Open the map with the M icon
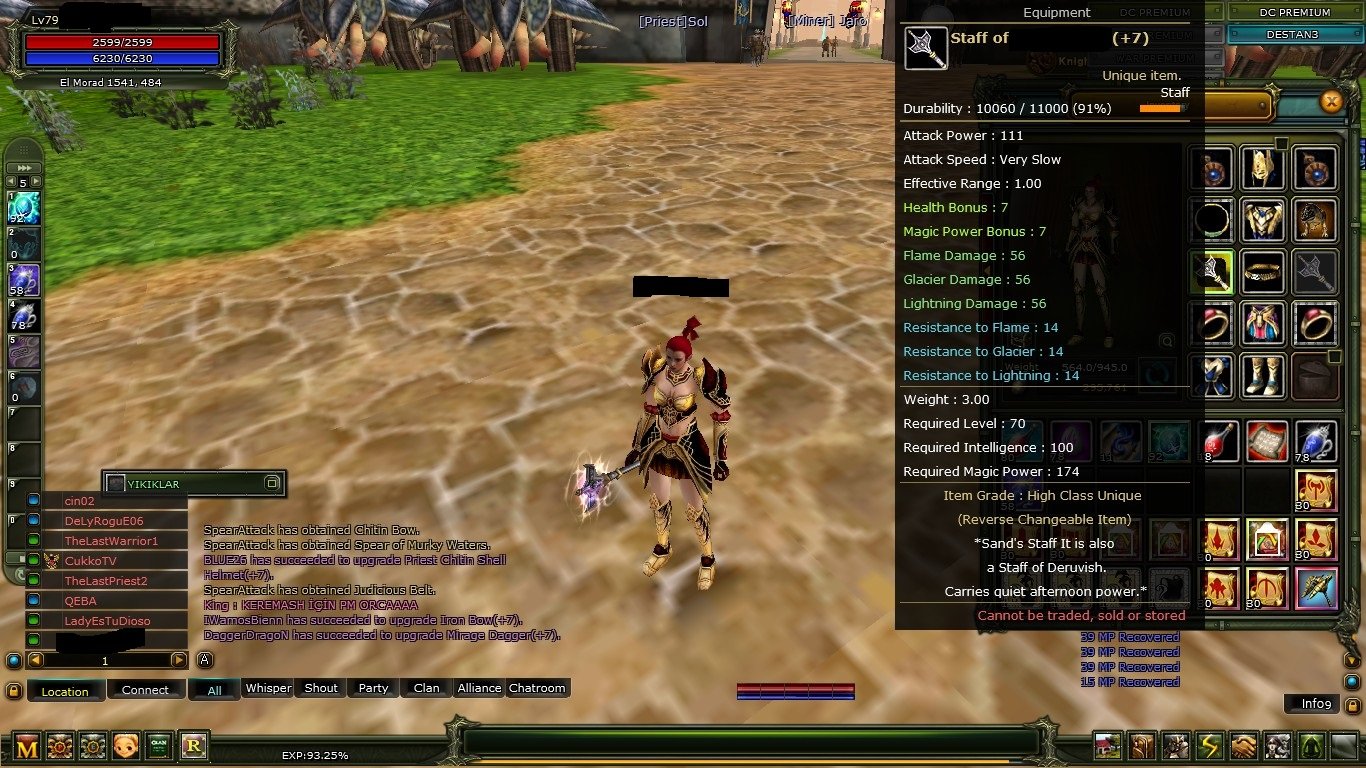 (x=27, y=748)
